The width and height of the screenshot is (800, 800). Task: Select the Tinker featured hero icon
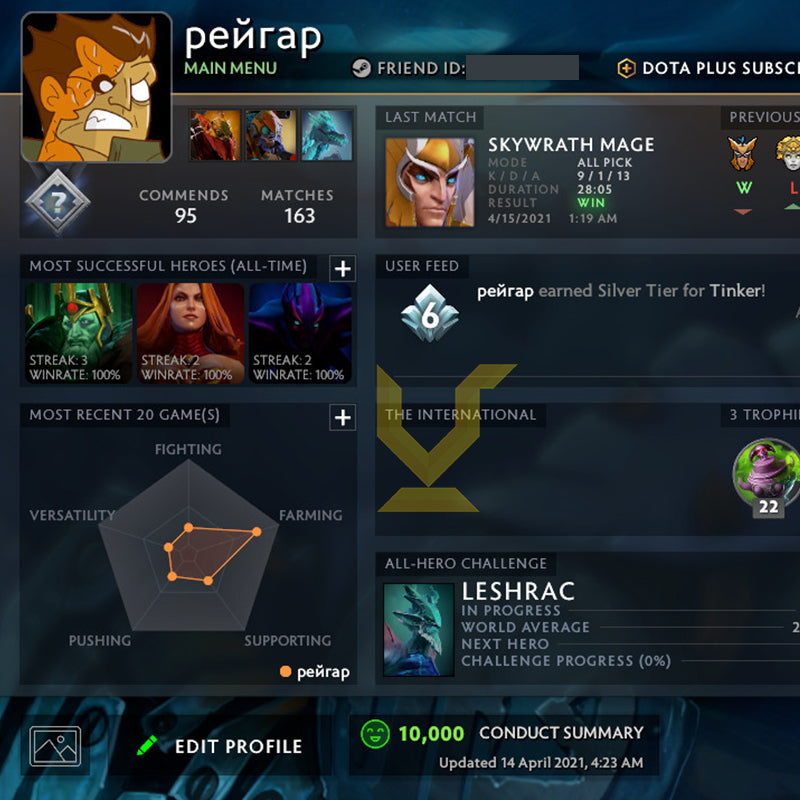coord(271,135)
